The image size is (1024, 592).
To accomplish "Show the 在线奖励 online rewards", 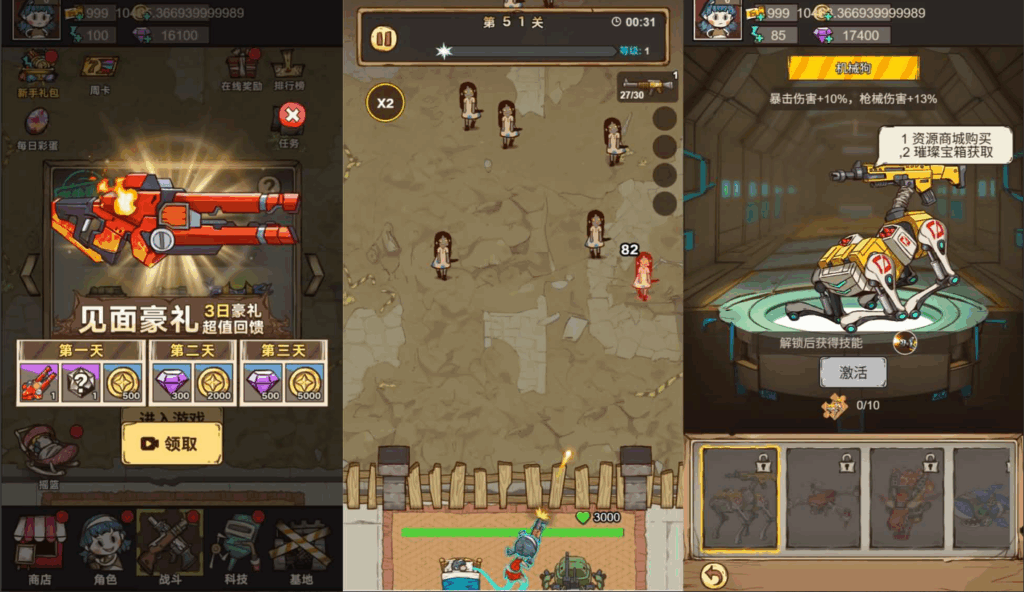I will click(241, 70).
